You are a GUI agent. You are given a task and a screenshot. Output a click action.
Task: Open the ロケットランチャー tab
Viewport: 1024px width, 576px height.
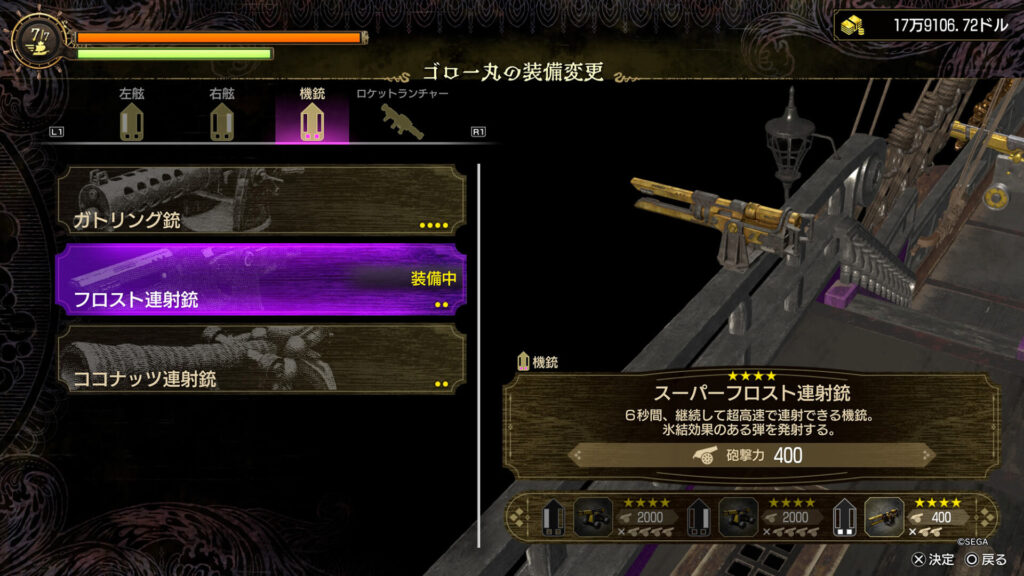[402, 117]
